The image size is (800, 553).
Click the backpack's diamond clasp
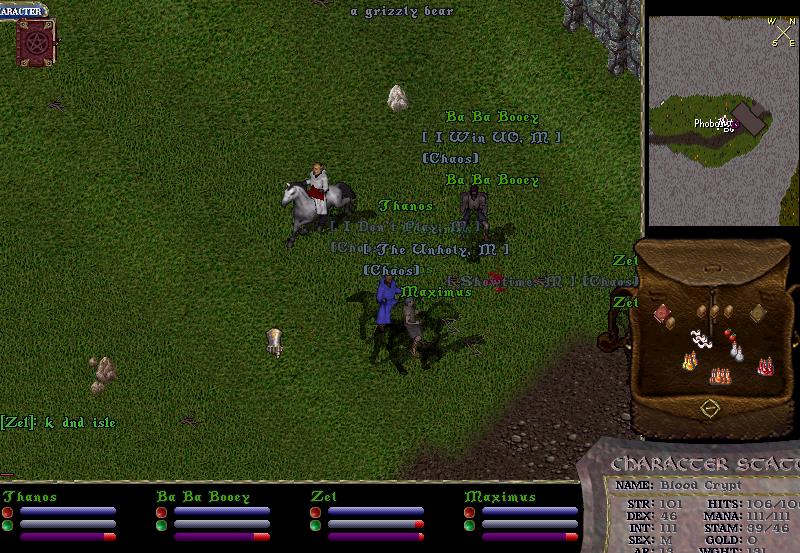tap(709, 408)
